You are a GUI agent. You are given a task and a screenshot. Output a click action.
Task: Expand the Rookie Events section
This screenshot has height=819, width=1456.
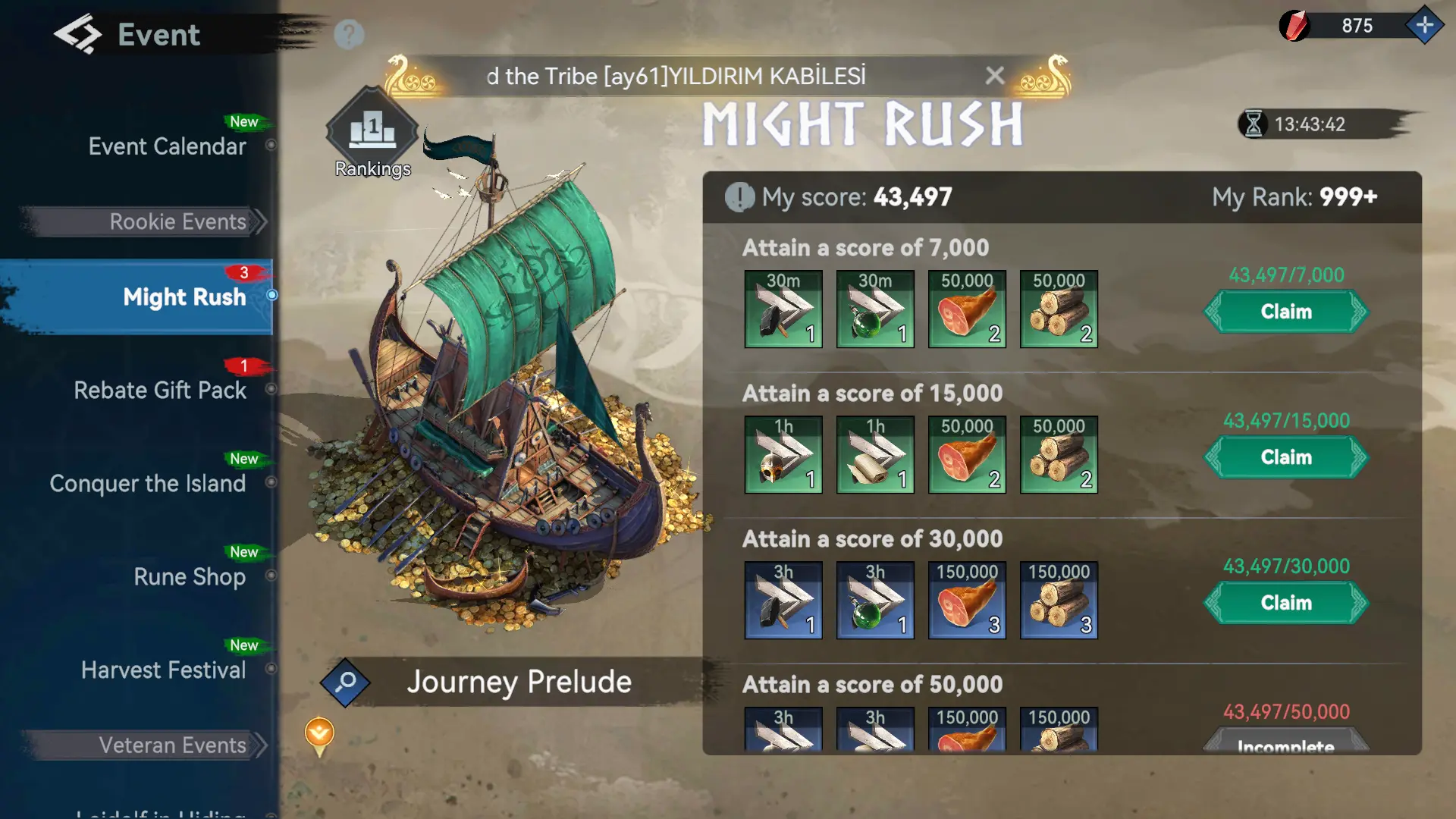click(x=177, y=221)
